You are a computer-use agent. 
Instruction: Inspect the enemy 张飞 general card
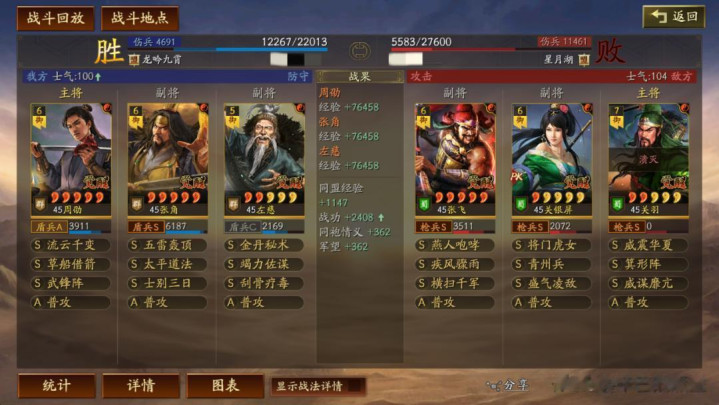click(x=455, y=153)
